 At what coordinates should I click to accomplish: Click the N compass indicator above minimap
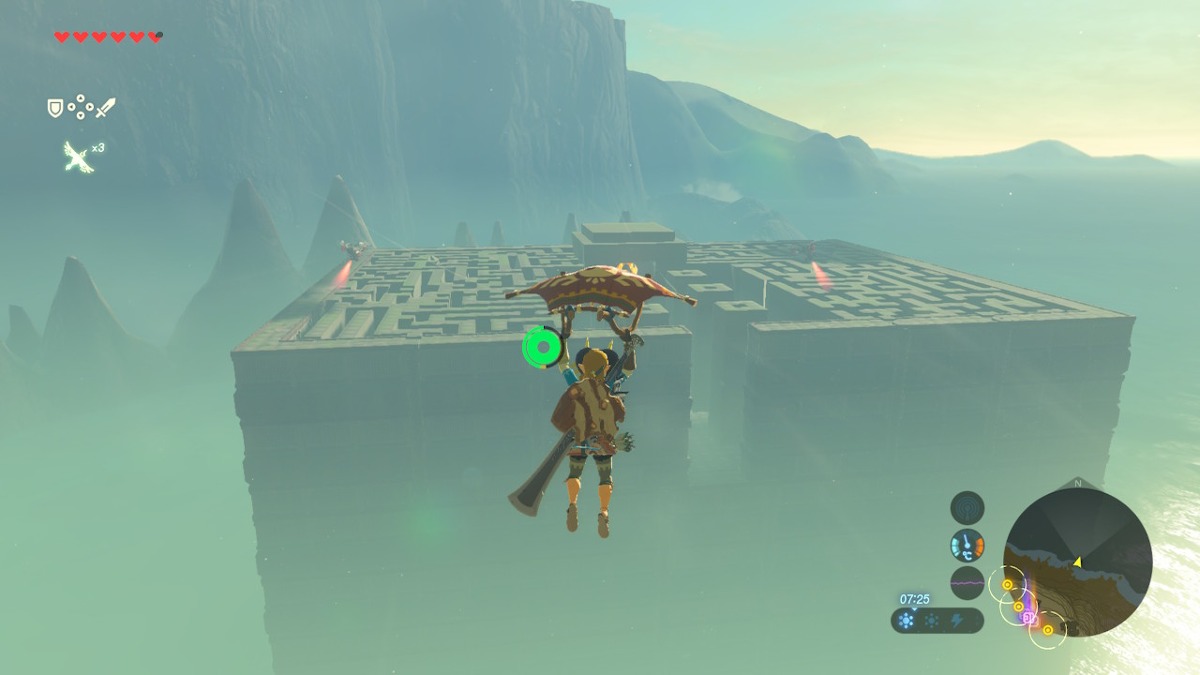coord(1077,483)
